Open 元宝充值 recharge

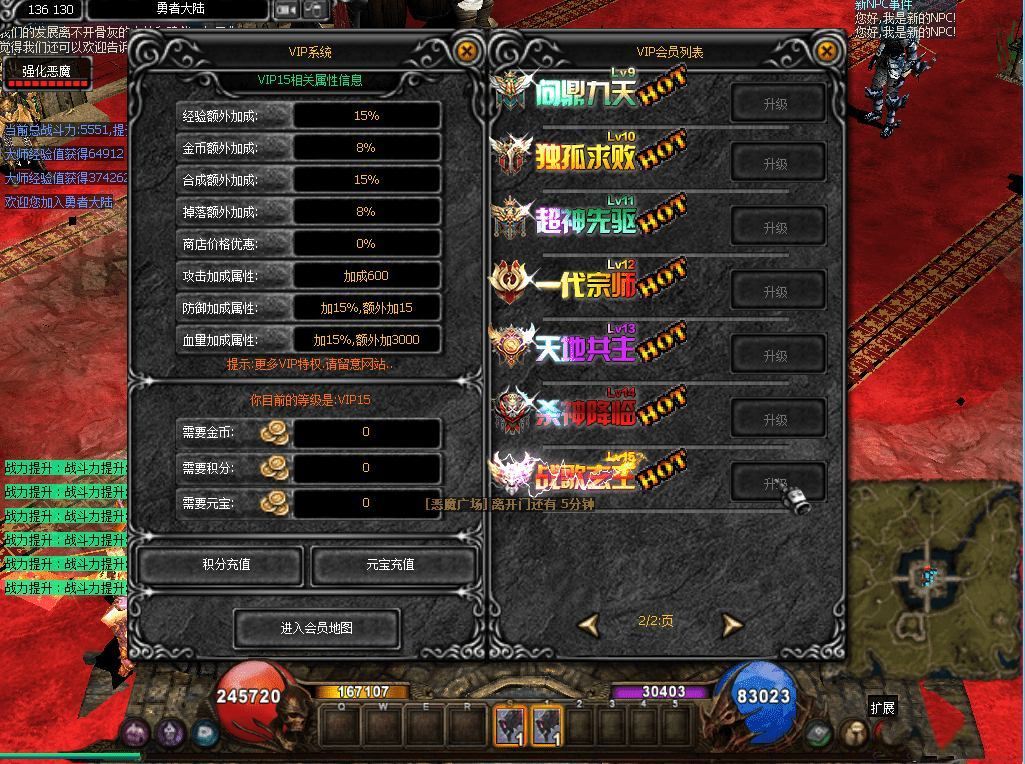[x=390, y=565]
